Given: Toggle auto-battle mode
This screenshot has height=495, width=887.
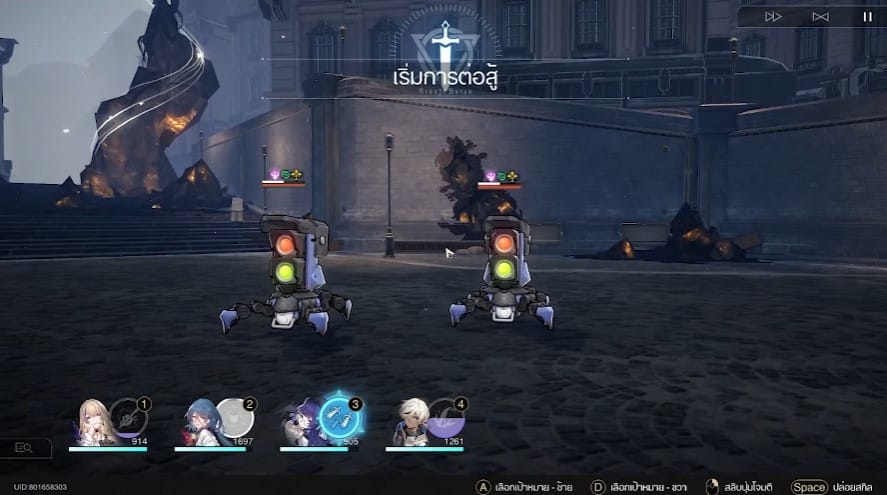Looking at the screenshot, I should click(x=820, y=16).
